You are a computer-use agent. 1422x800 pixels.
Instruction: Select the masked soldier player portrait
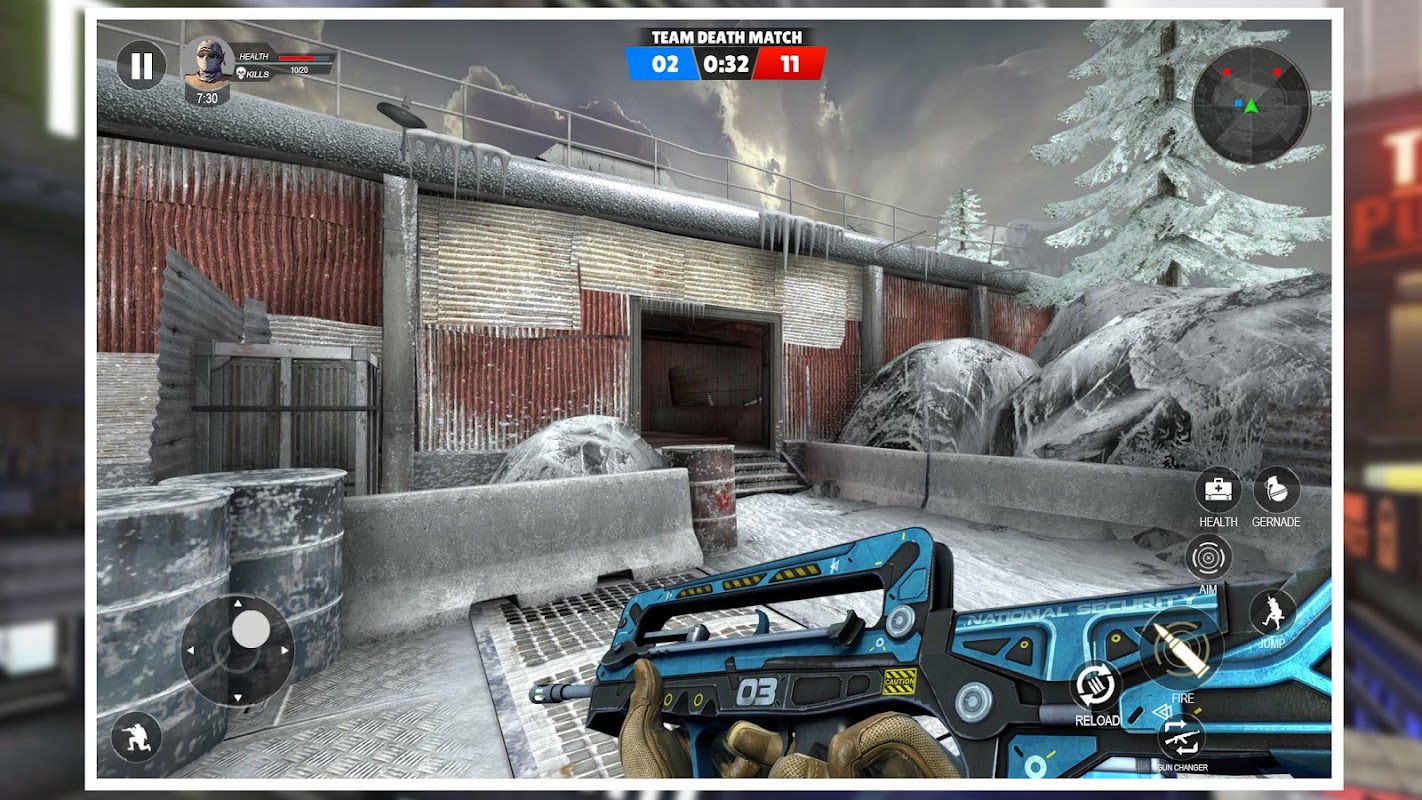[208, 64]
